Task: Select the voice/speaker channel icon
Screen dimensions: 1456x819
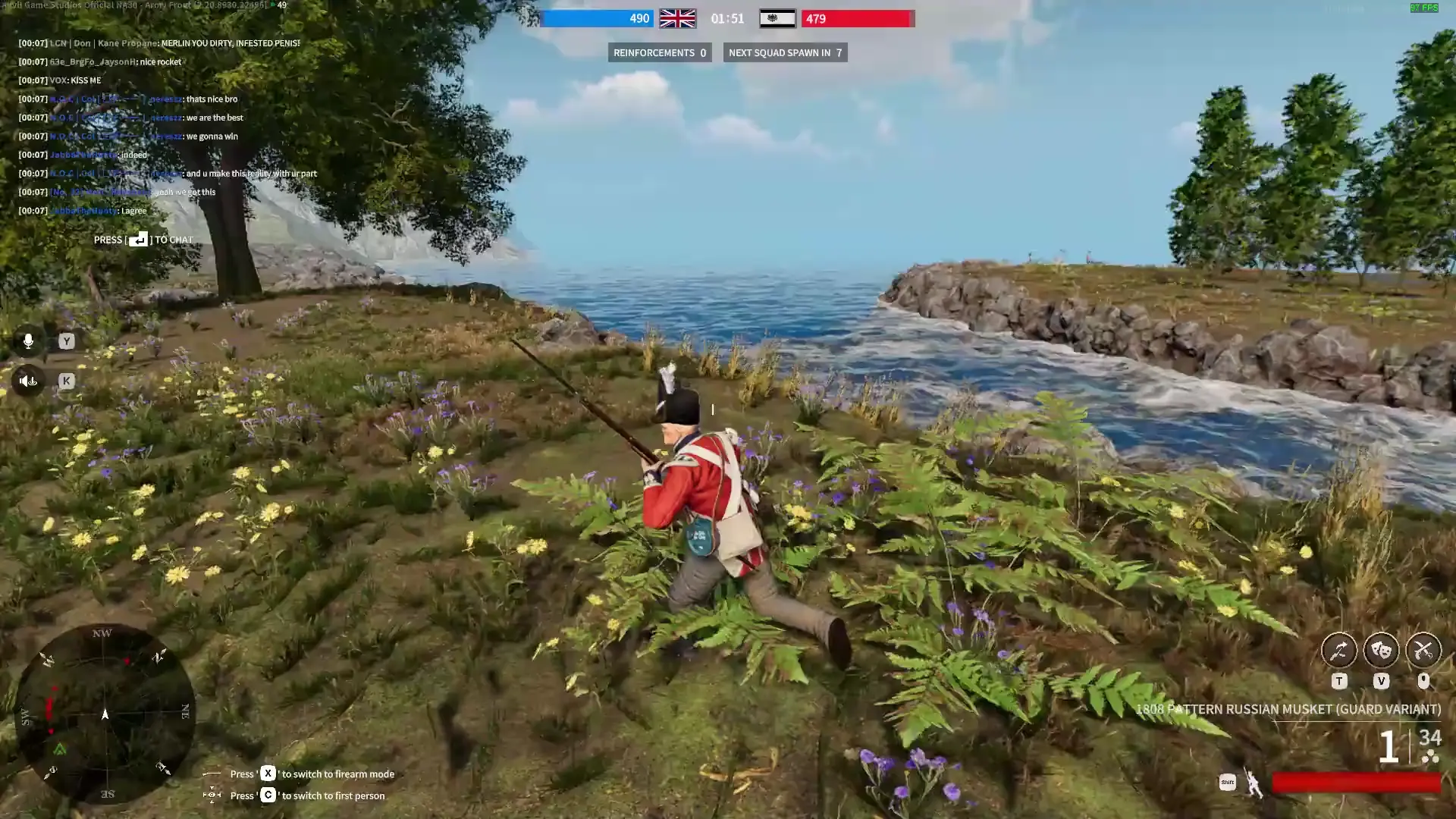Action: point(28,381)
